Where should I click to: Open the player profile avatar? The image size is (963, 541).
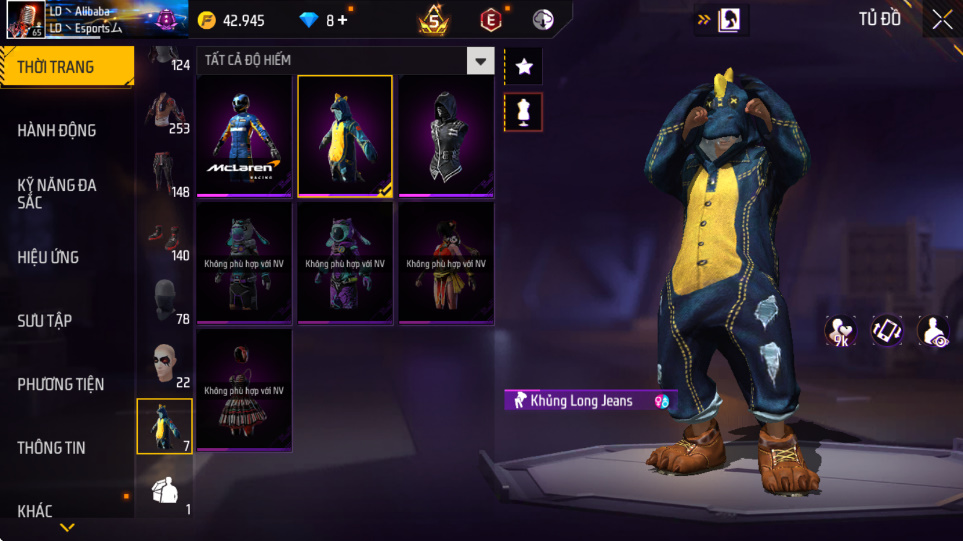coord(24,20)
